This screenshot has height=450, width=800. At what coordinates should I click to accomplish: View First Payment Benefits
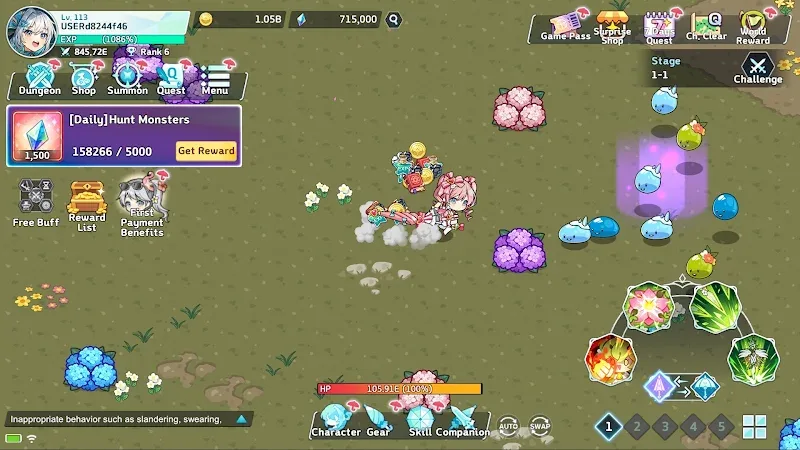click(142, 207)
